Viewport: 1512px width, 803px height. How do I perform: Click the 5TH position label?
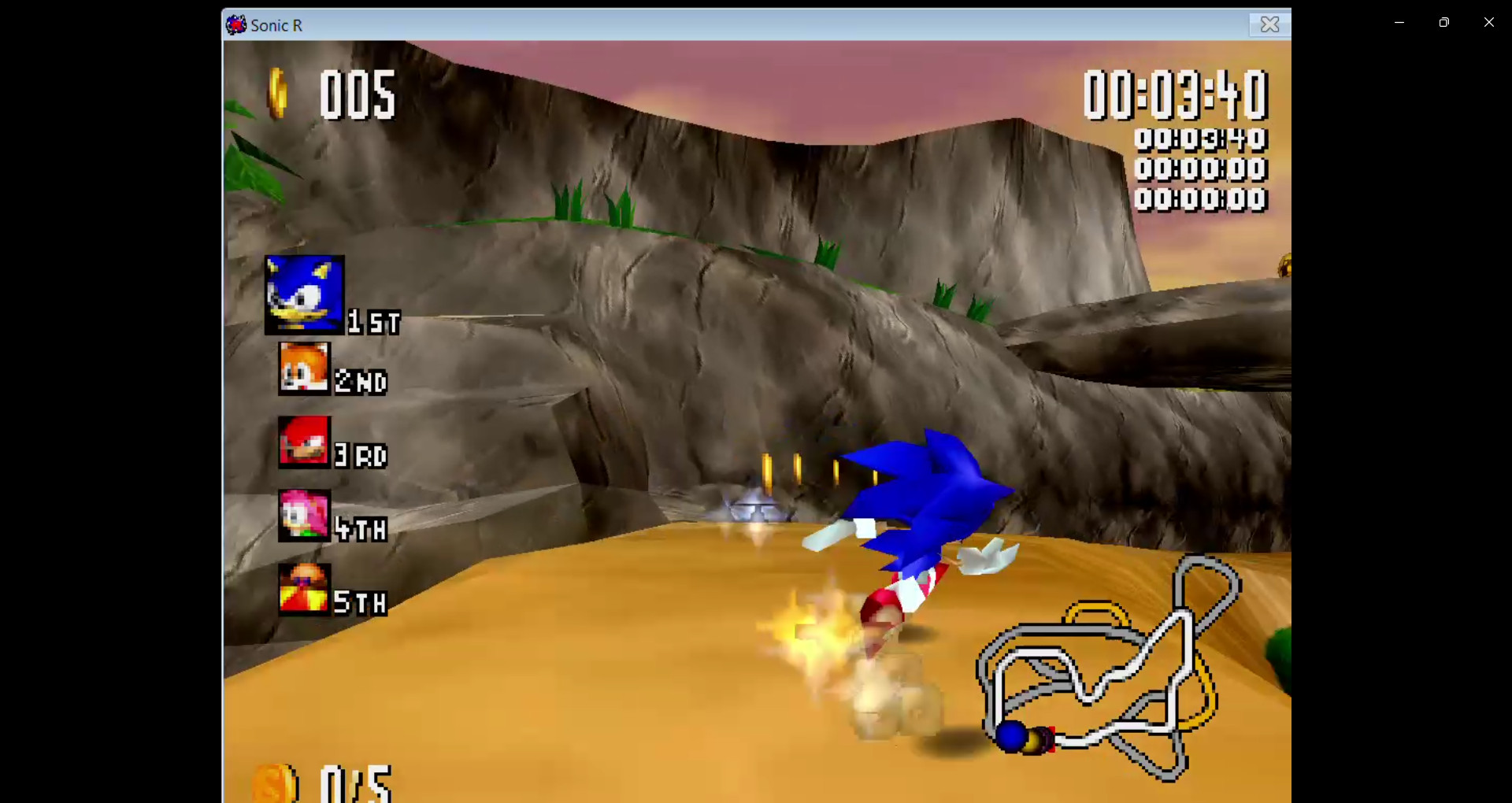pyautogui.click(x=361, y=602)
